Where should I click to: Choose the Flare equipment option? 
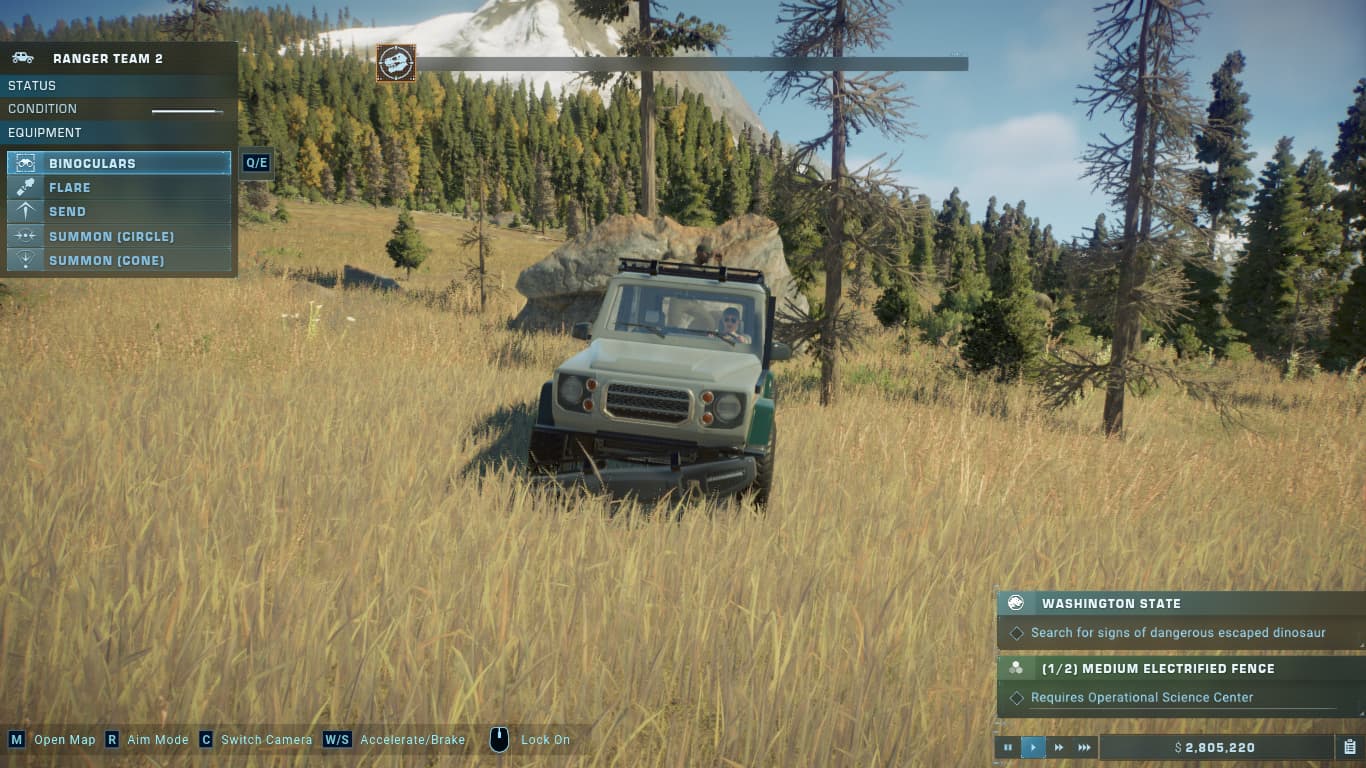tap(118, 187)
